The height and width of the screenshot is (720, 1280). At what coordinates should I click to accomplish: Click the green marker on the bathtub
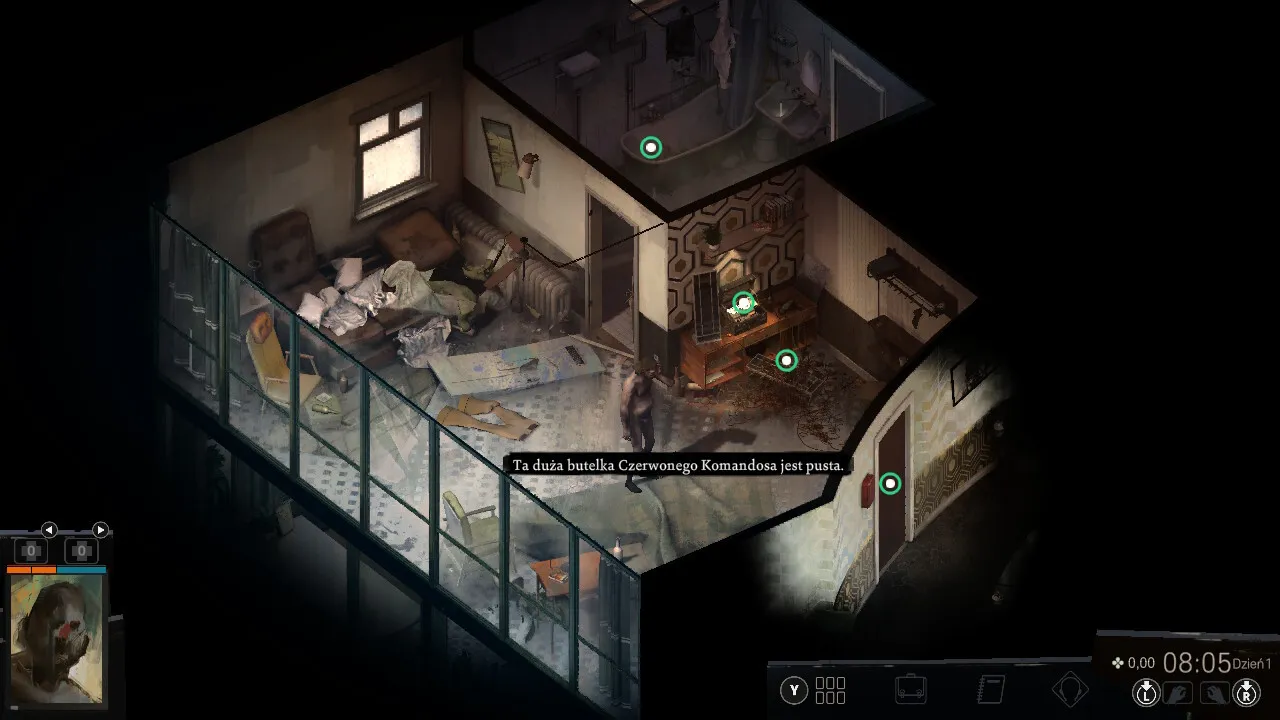[651, 147]
